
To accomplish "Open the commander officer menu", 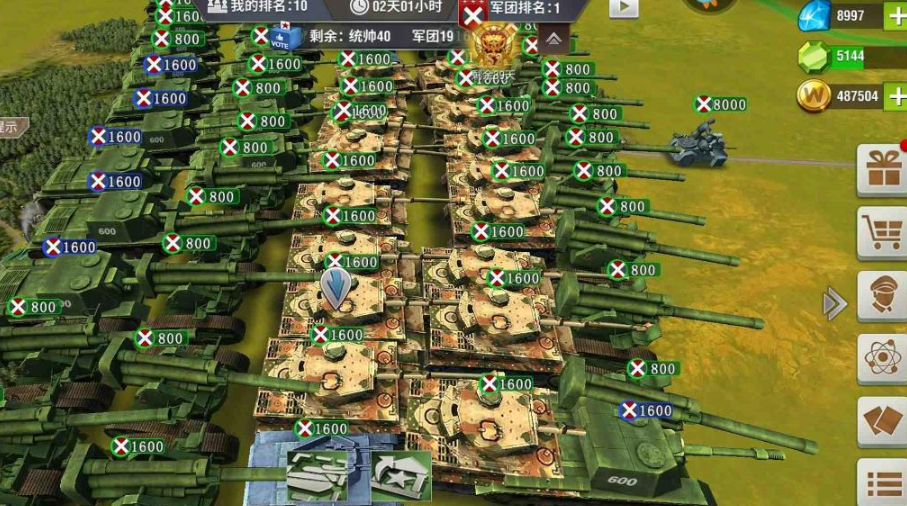I will pos(884,296).
